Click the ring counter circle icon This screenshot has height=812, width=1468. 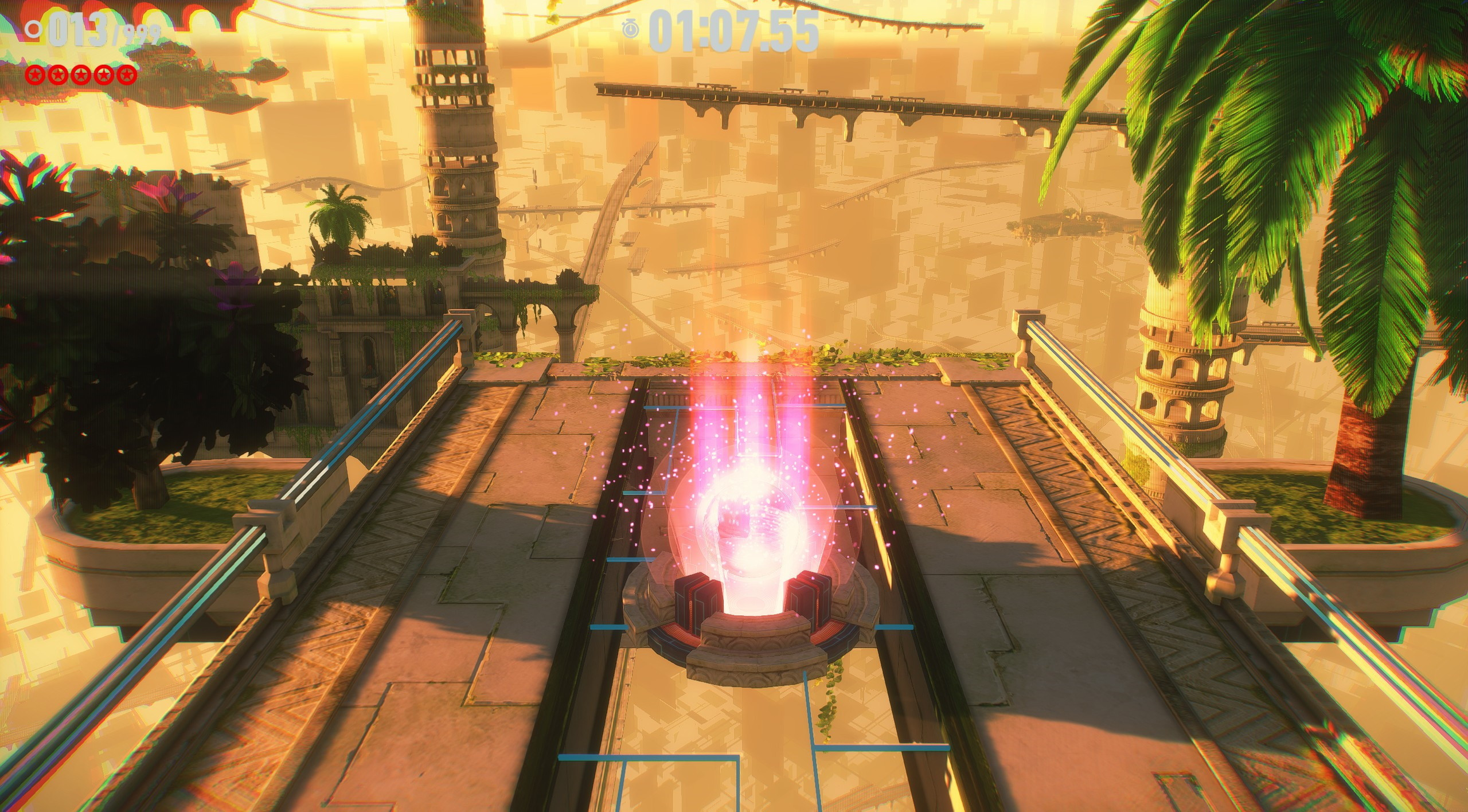(33, 30)
